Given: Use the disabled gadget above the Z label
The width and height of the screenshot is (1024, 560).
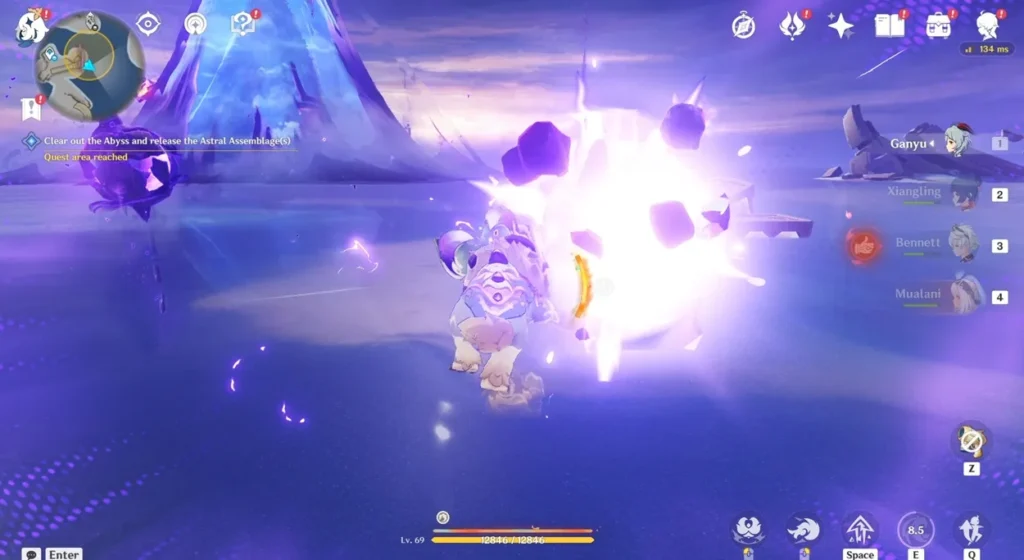Looking at the screenshot, I should 970,440.
